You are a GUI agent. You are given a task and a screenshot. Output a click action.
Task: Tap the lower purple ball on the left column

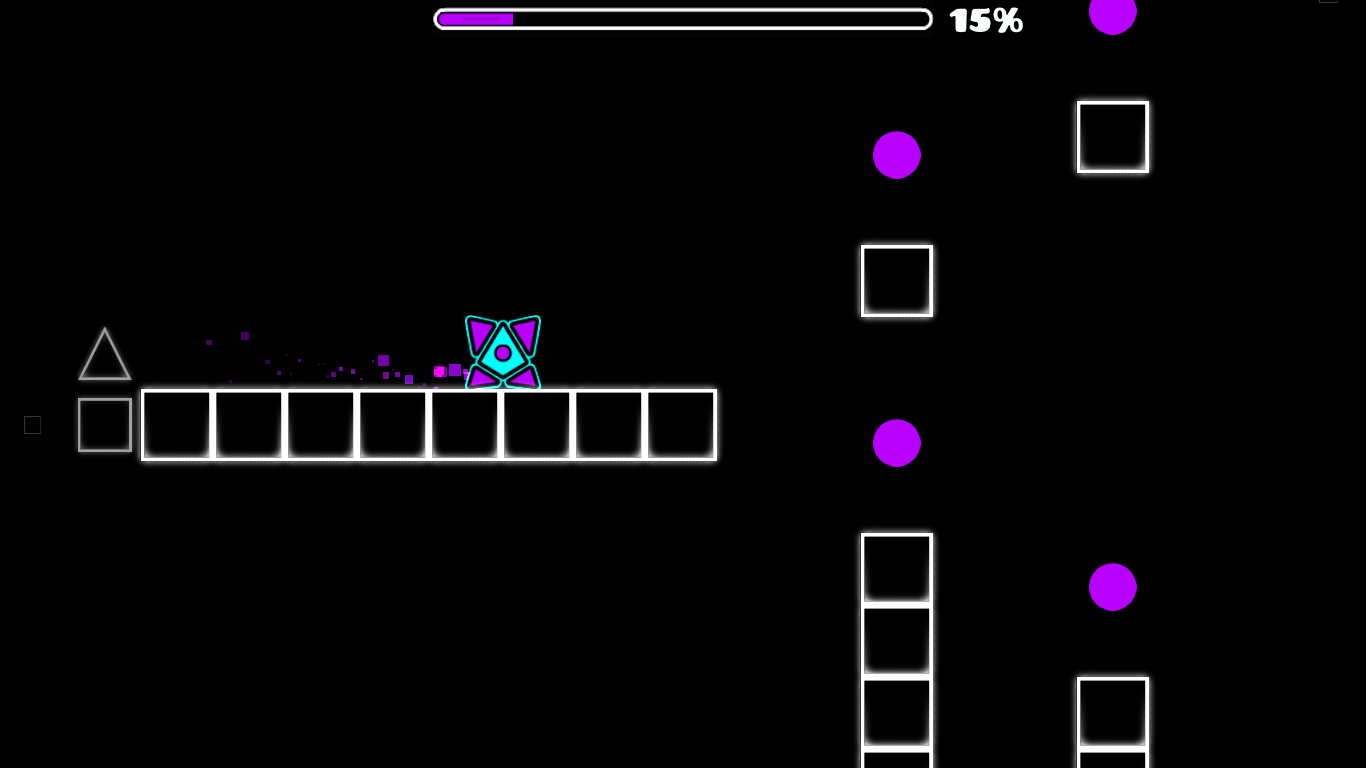pyautogui.click(x=896, y=442)
